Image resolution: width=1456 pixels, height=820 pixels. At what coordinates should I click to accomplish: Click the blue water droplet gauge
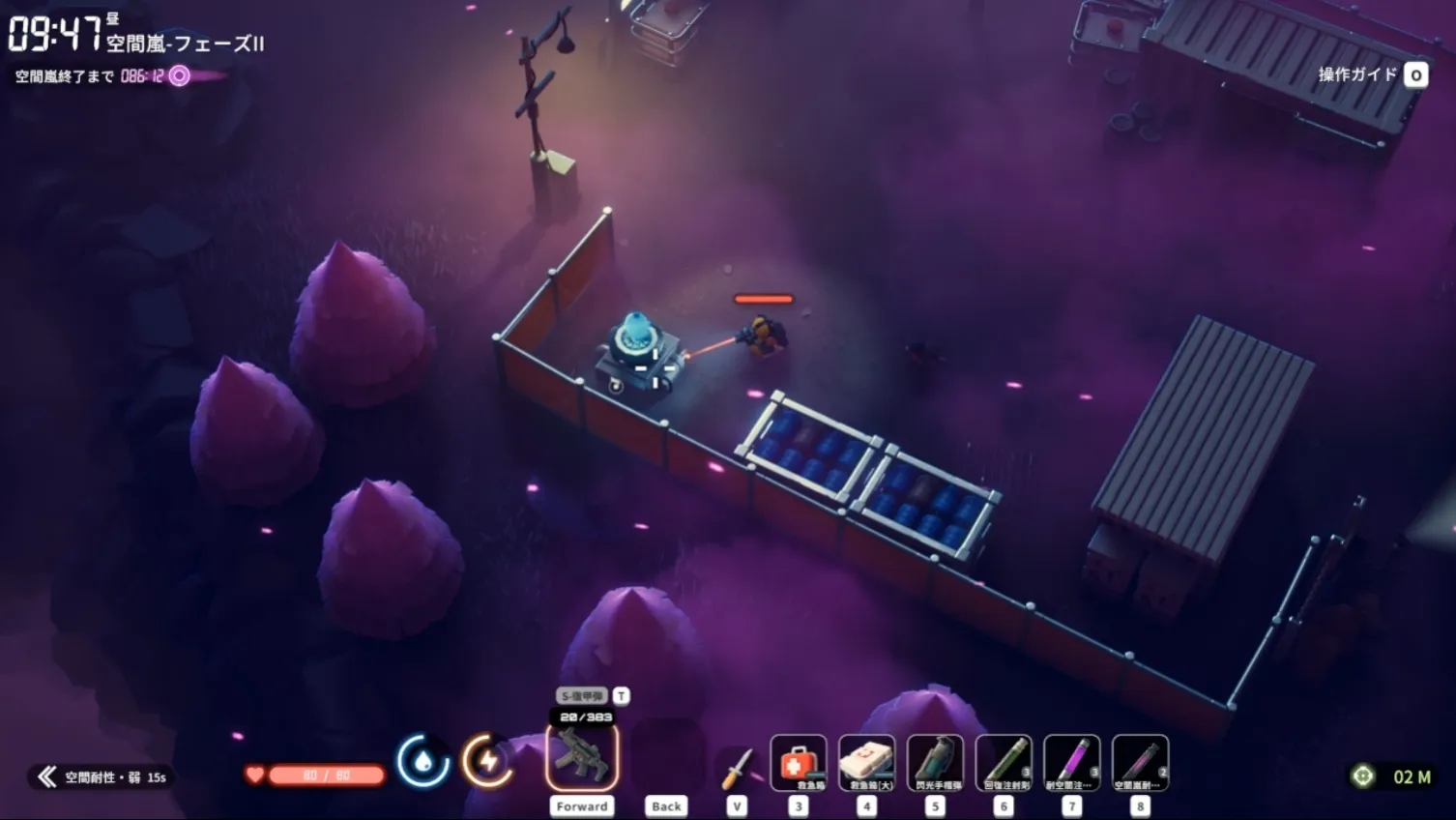(423, 761)
